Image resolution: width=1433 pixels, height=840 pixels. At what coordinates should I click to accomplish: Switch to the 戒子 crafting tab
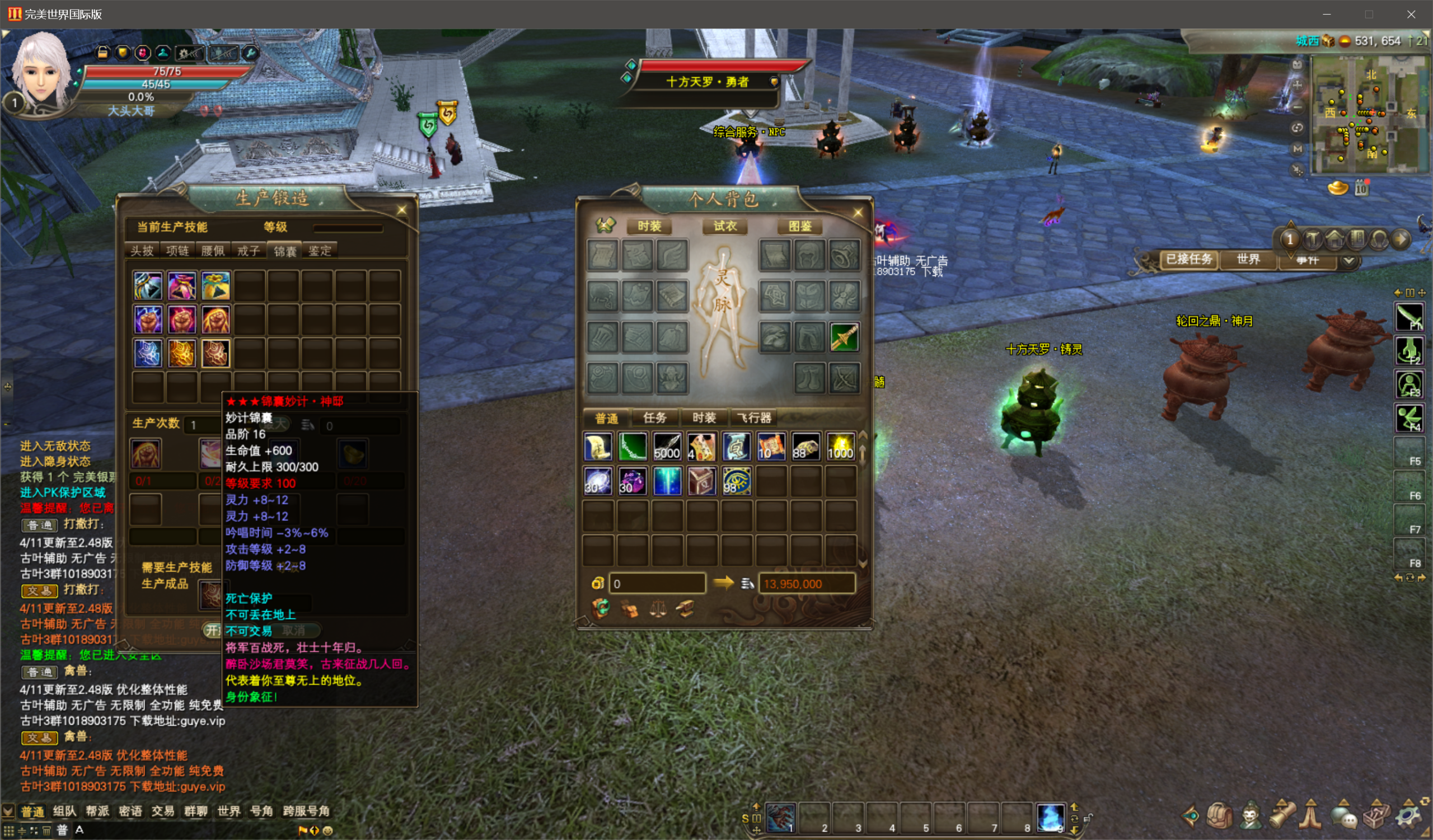pos(248,251)
